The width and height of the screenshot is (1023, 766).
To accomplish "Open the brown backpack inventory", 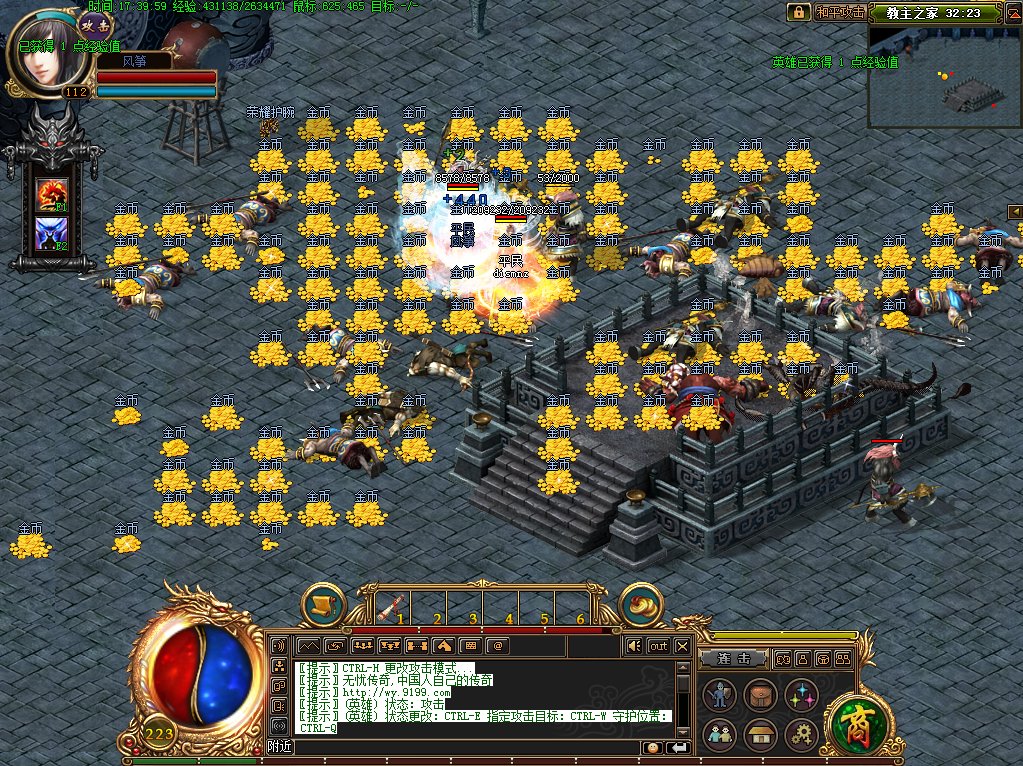I will tap(760, 694).
